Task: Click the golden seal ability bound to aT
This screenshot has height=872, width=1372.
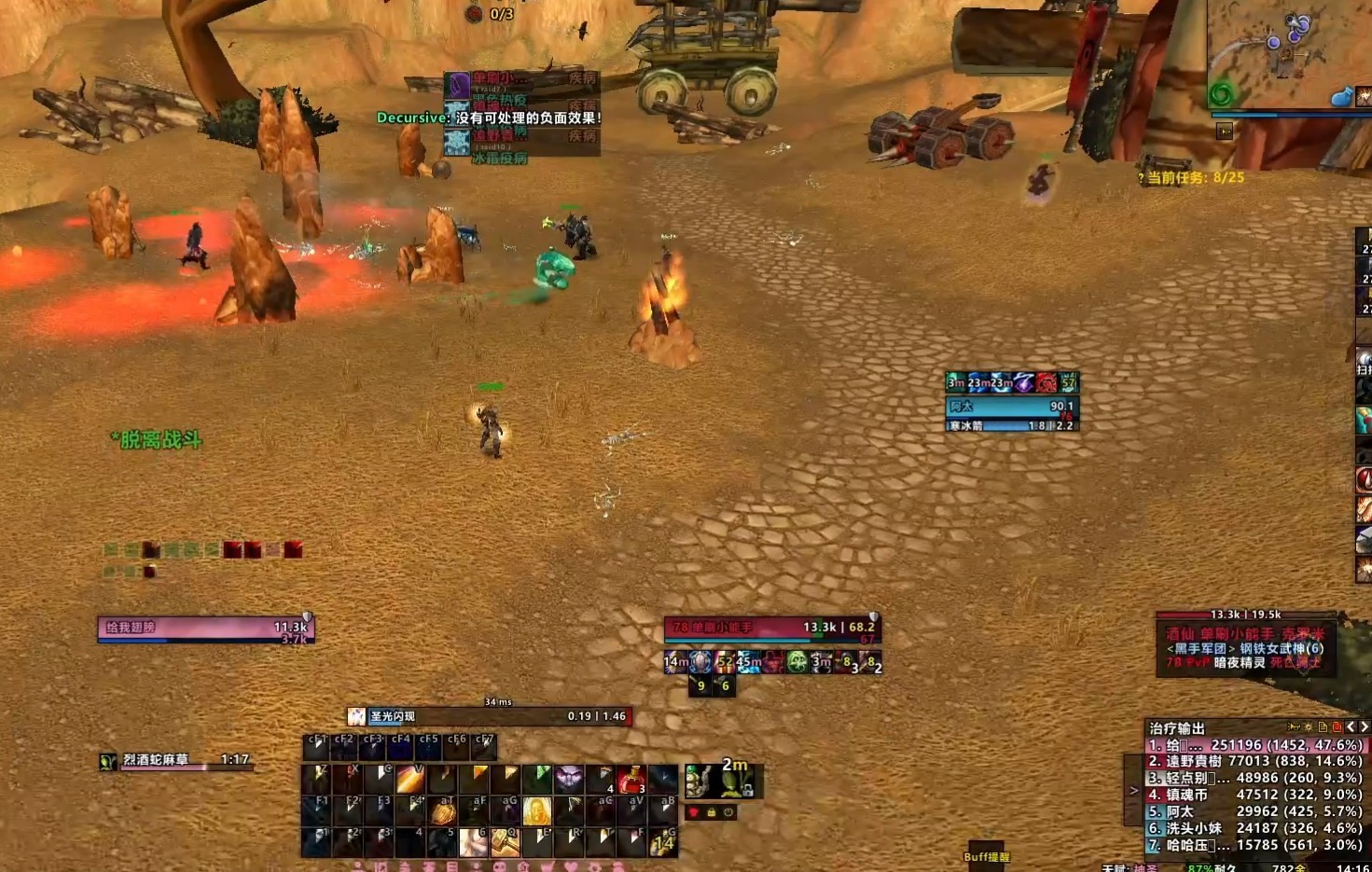Action: [442, 810]
